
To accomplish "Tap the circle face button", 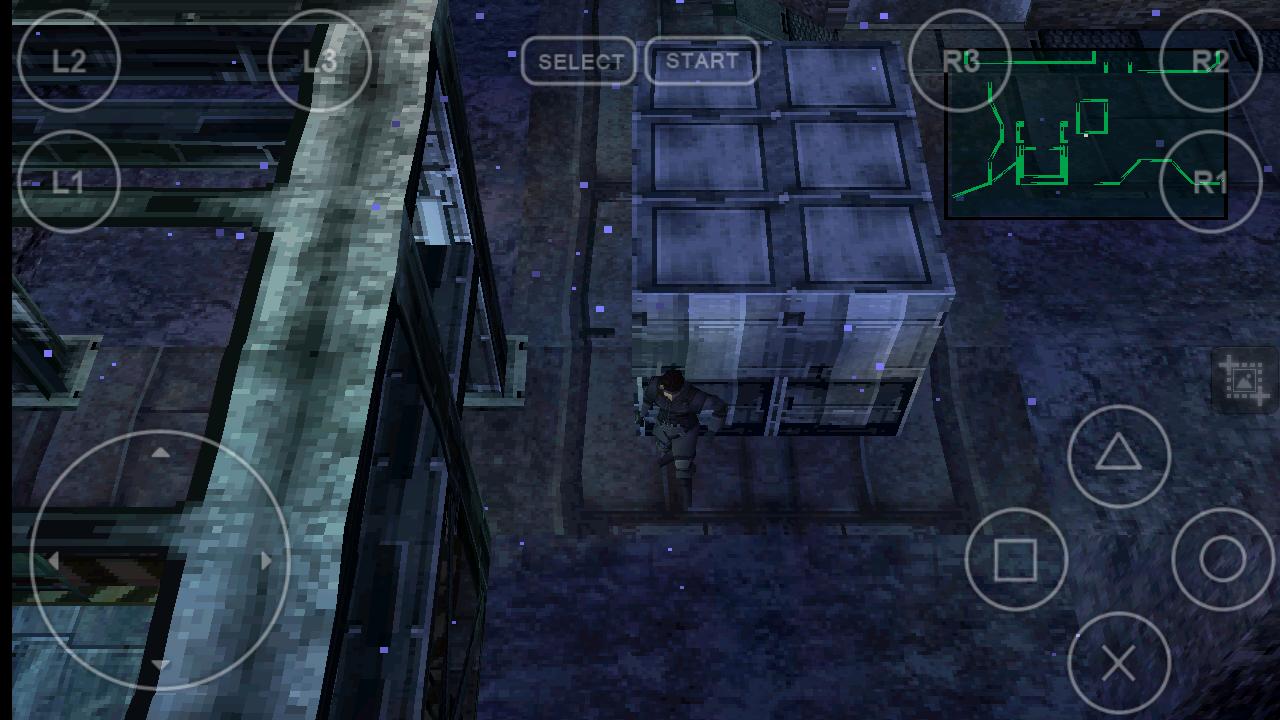I will (1222, 560).
